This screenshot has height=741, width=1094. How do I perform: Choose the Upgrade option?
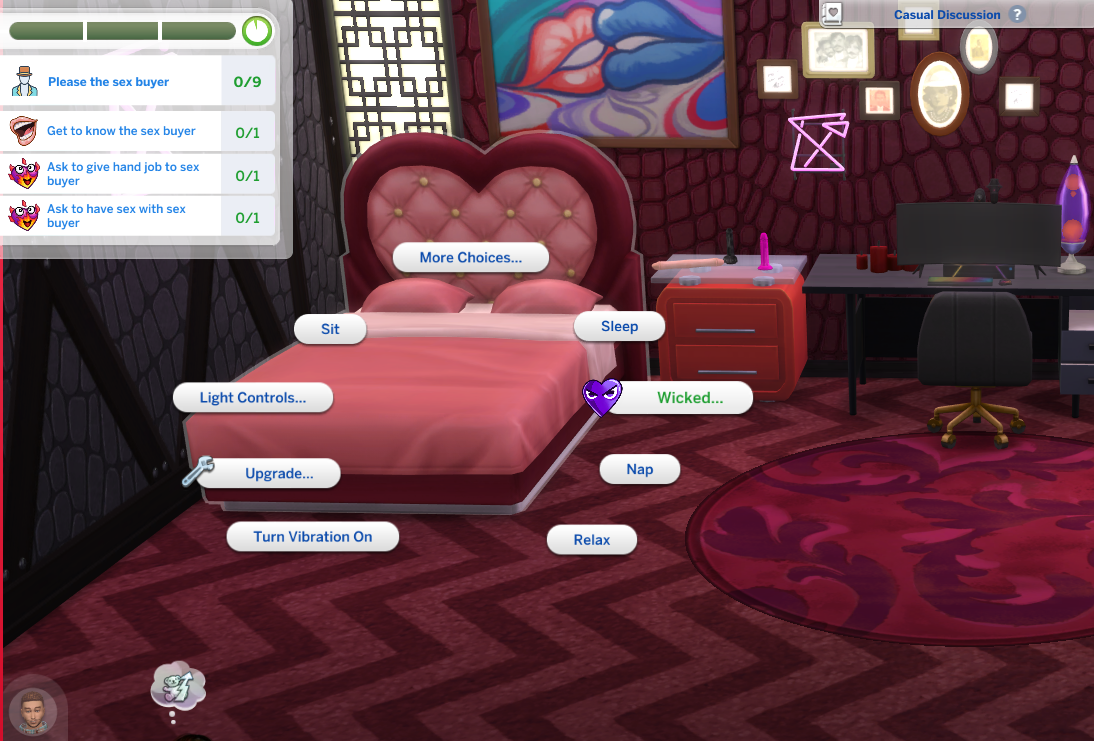coord(279,474)
